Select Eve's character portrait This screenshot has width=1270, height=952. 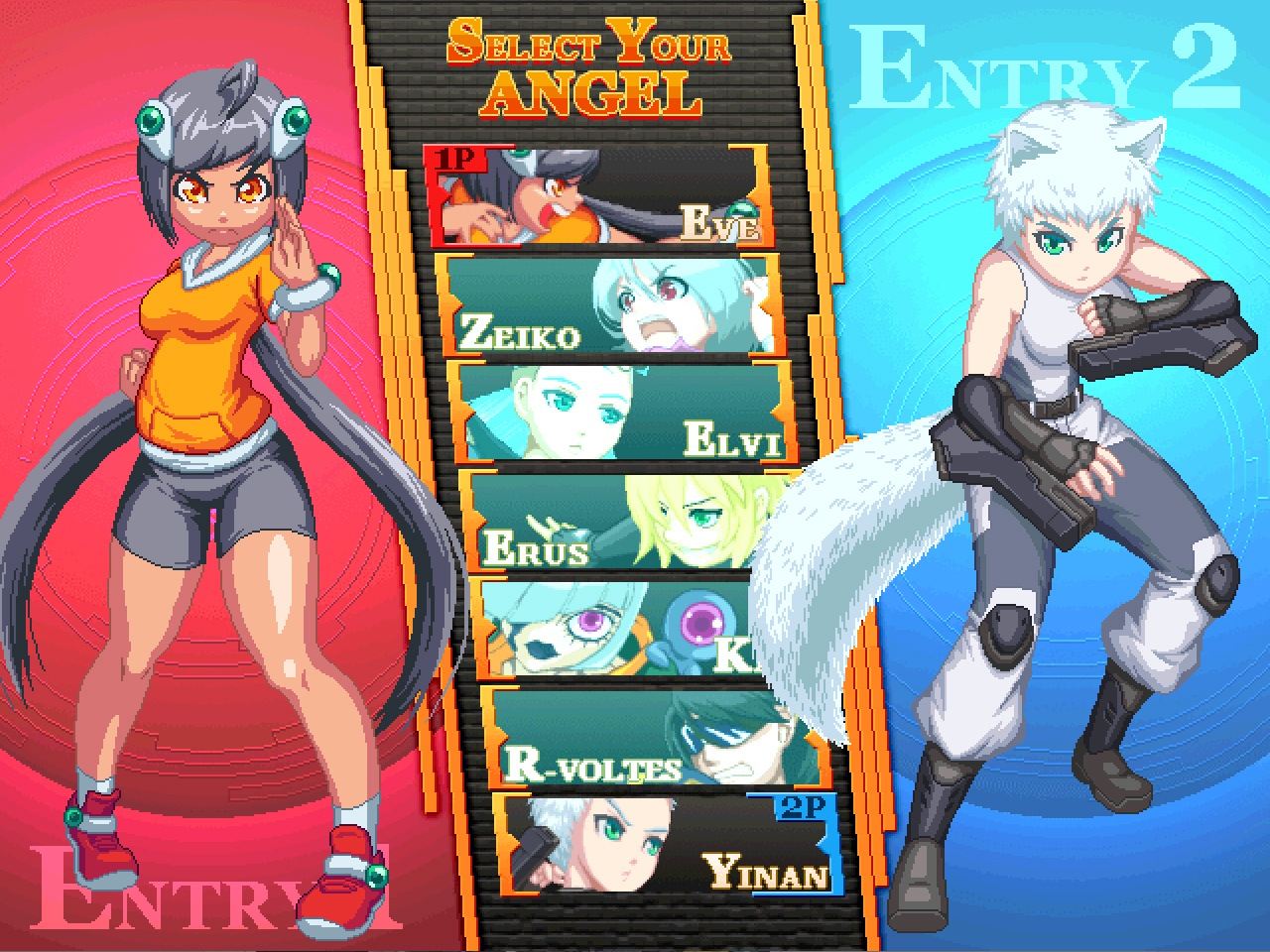pos(595,195)
